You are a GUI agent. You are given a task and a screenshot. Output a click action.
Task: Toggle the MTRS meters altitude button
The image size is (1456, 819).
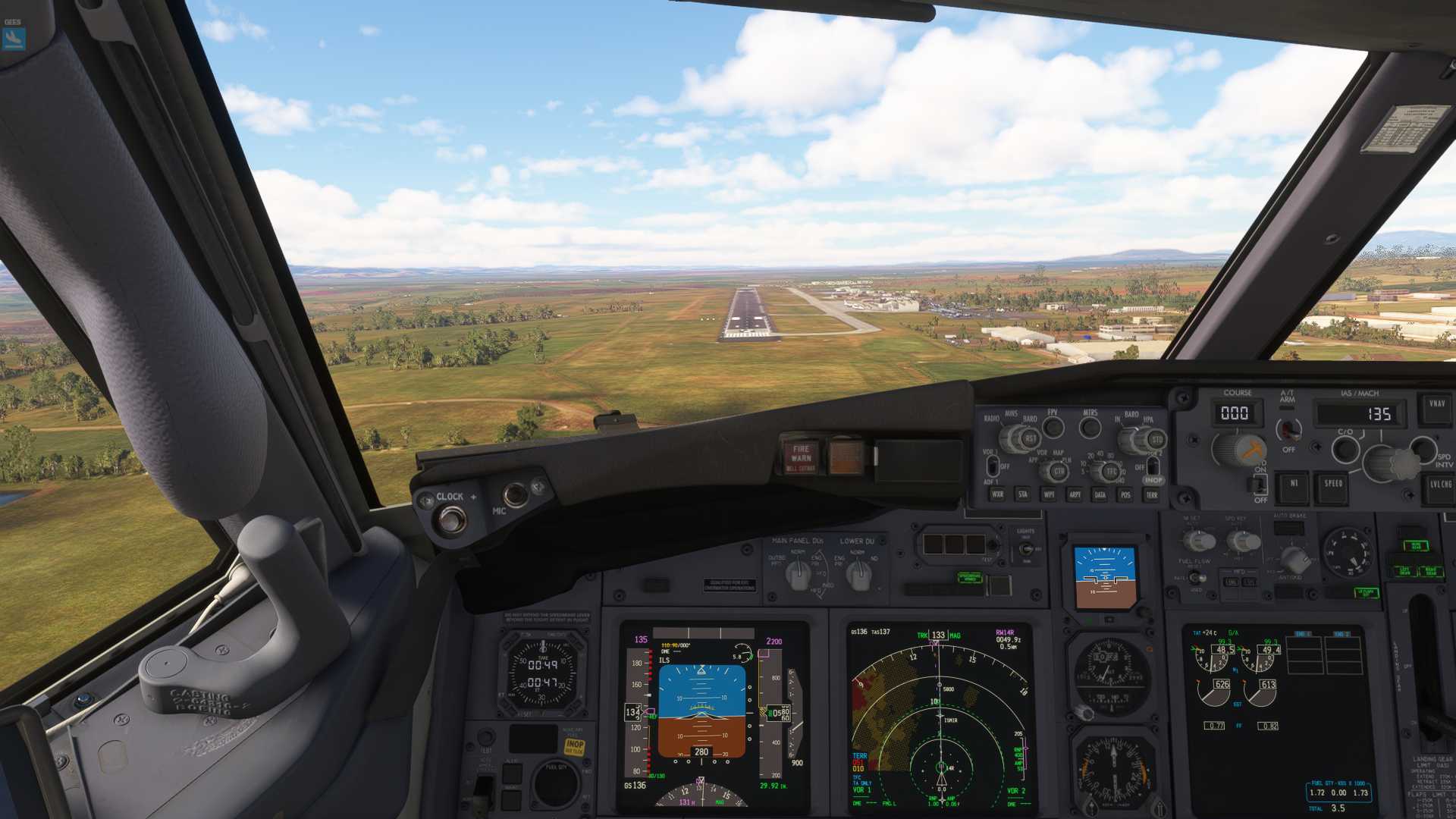[x=1090, y=428]
